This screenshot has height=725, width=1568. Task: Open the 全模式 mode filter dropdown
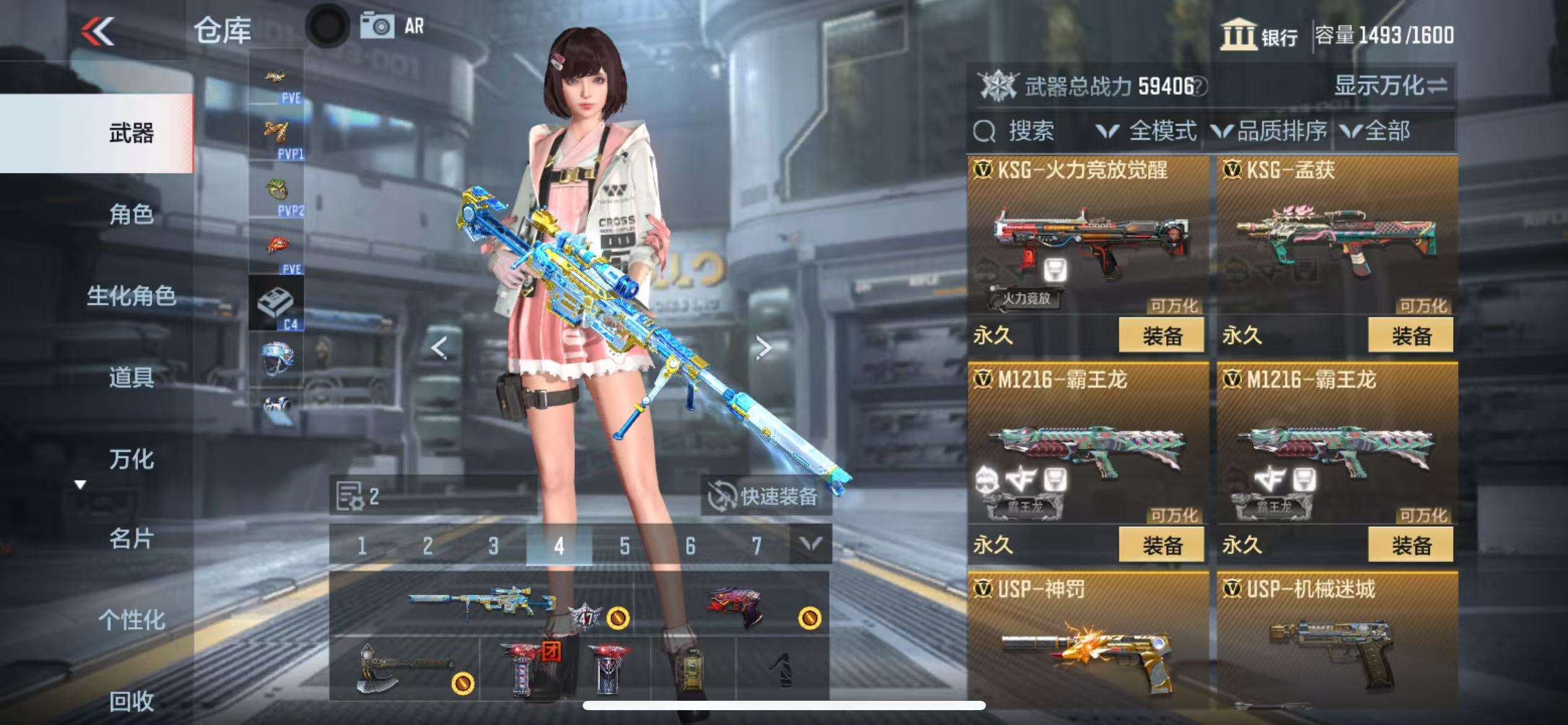pos(1147,131)
